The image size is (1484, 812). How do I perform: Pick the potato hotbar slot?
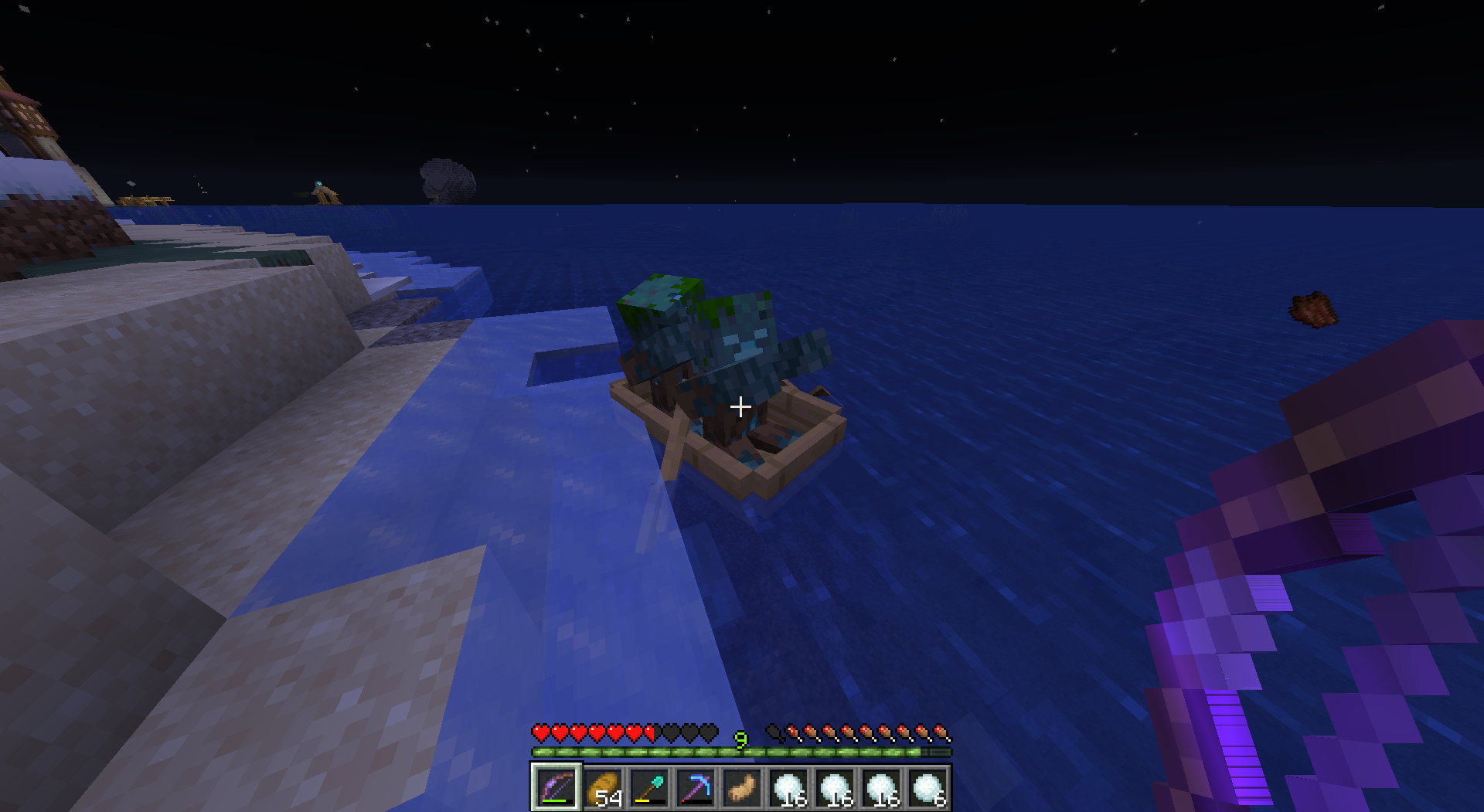[742, 788]
